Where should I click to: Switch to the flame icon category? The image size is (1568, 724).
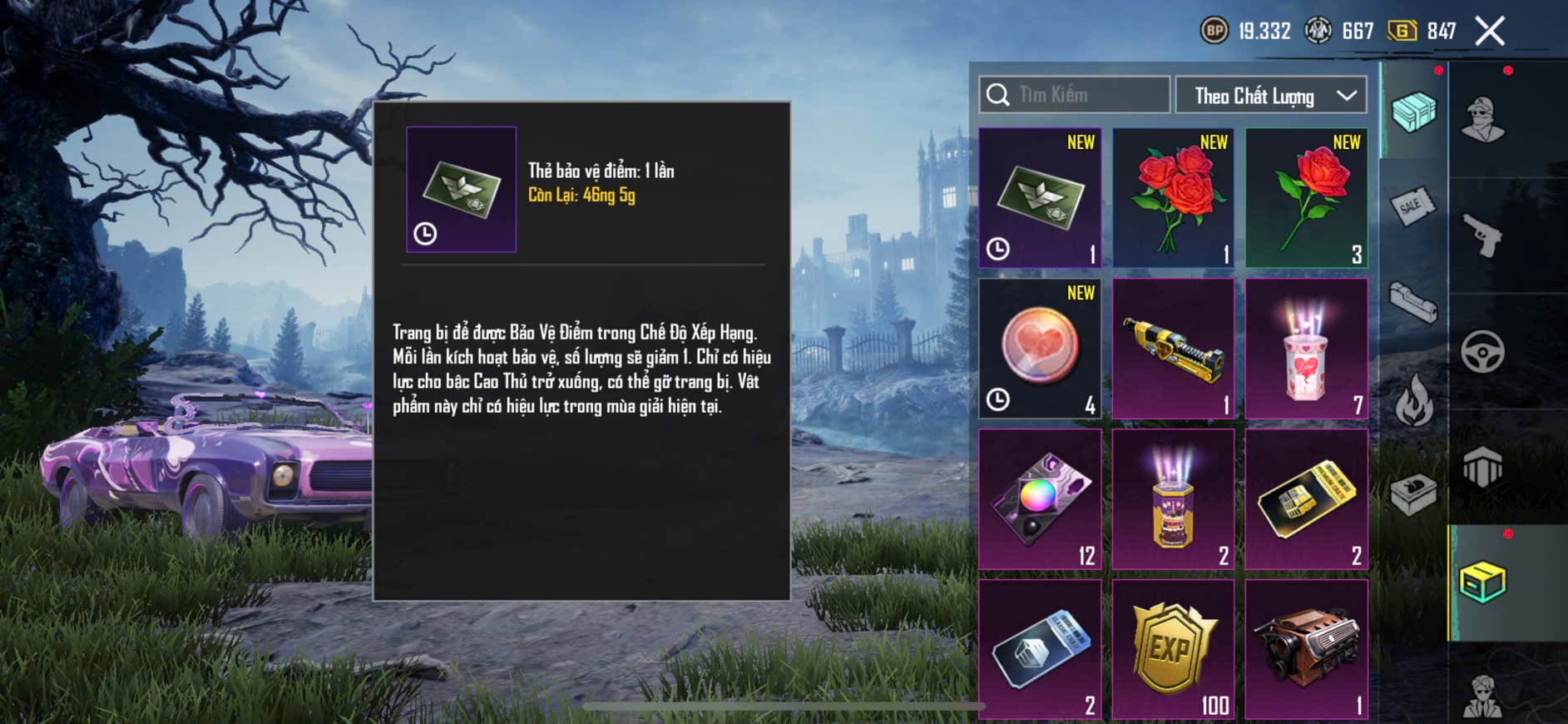click(1412, 399)
